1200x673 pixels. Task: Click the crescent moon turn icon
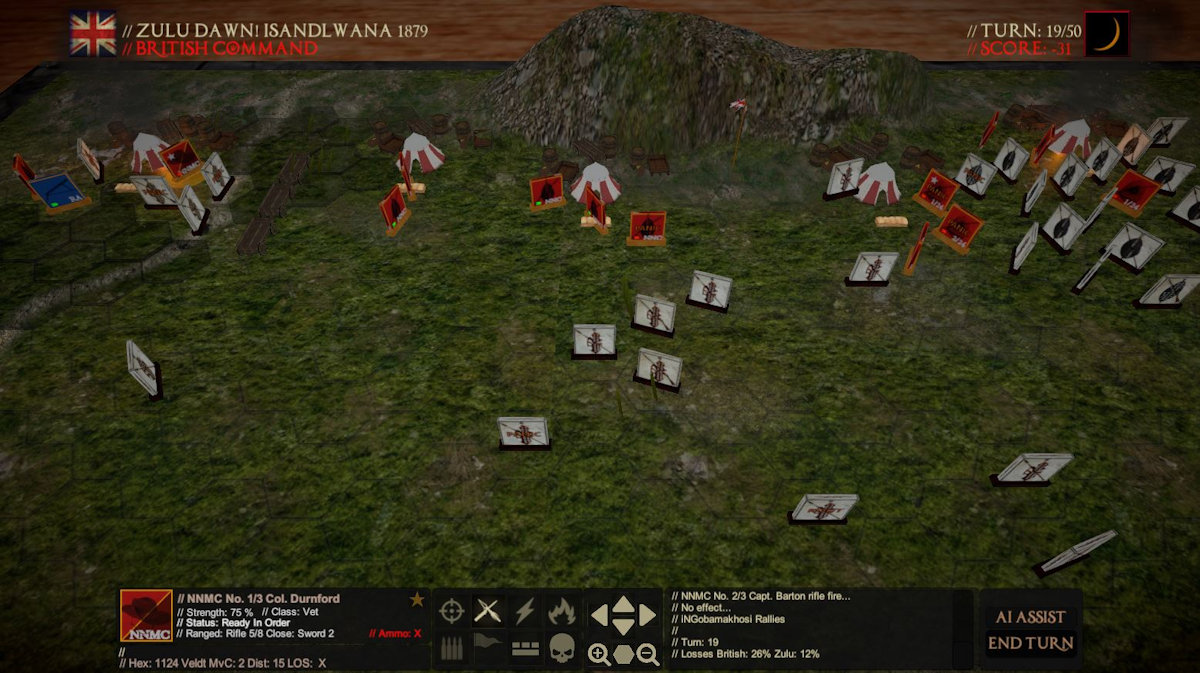click(1107, 34)
